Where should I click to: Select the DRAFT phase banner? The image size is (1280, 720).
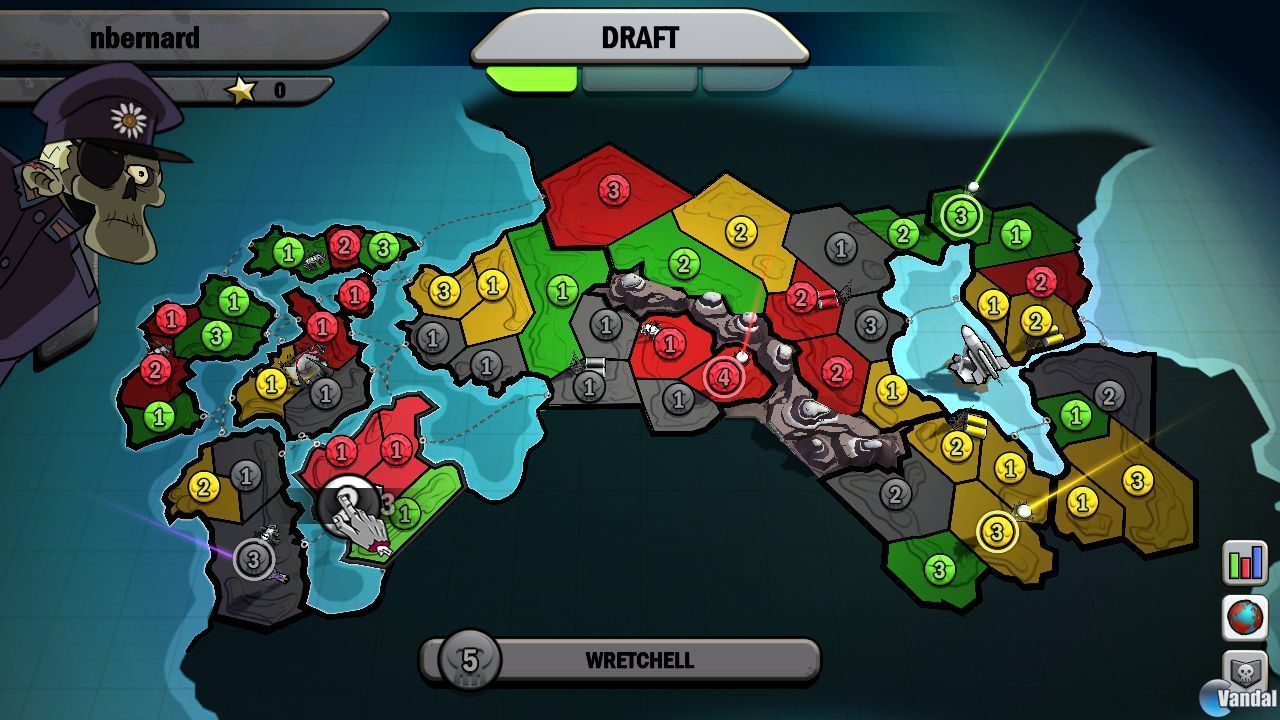click(640, 39)
